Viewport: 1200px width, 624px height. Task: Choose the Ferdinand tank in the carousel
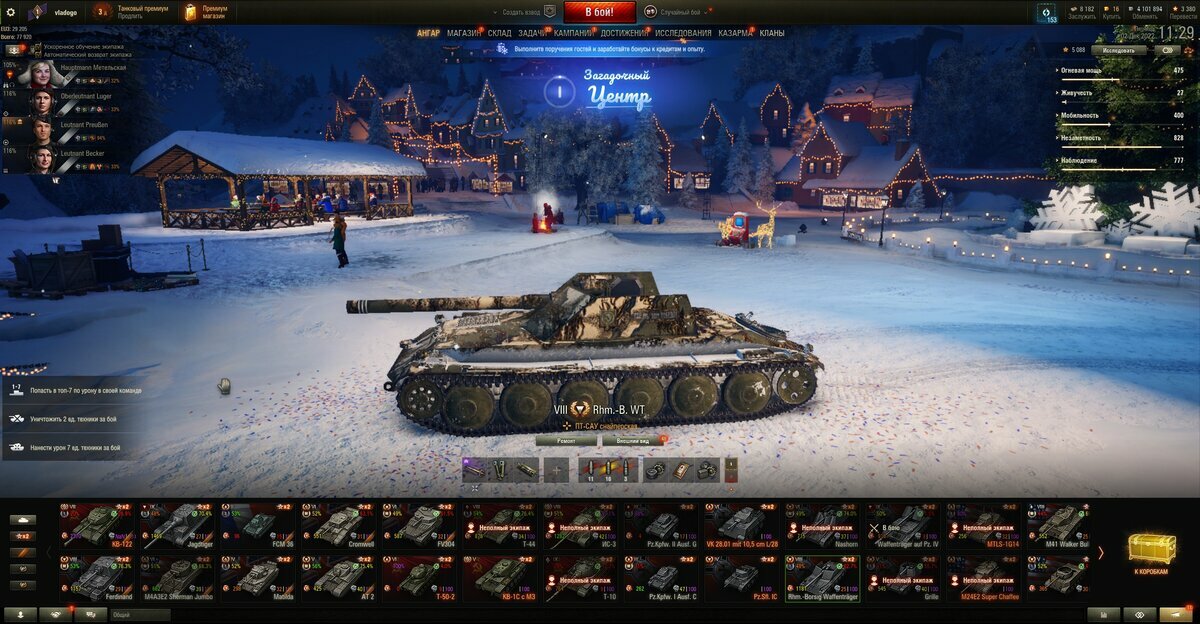[x=99, y=577]
